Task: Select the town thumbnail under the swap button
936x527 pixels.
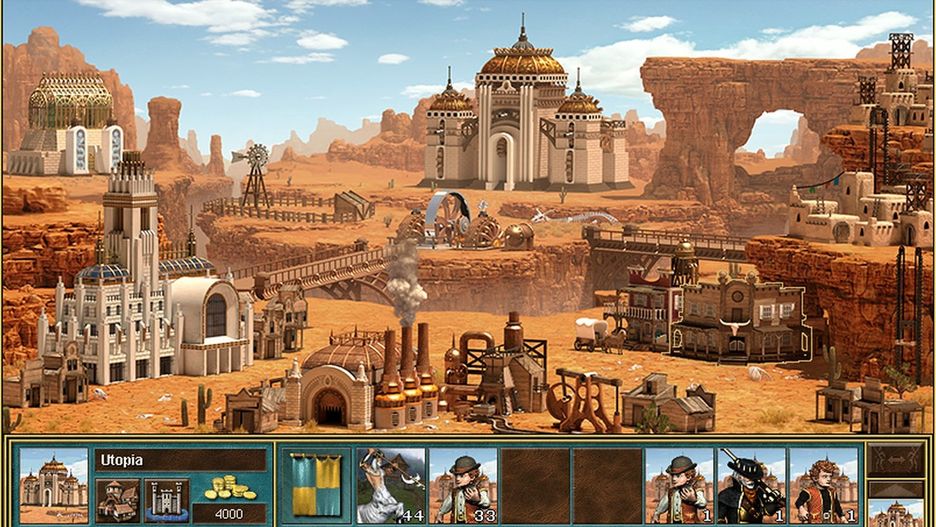Action: (x=896, y=508)
